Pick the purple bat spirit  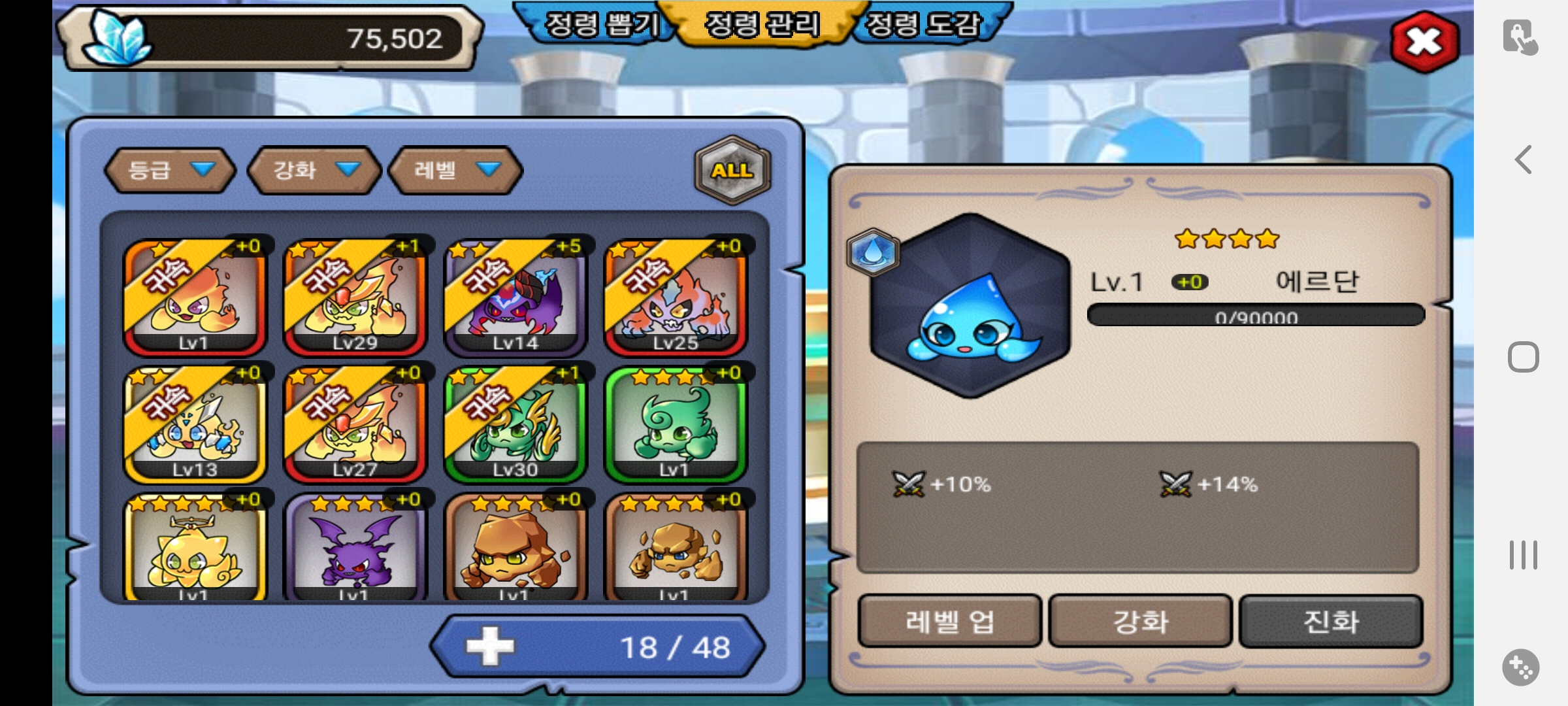click(x=355, y=549)
